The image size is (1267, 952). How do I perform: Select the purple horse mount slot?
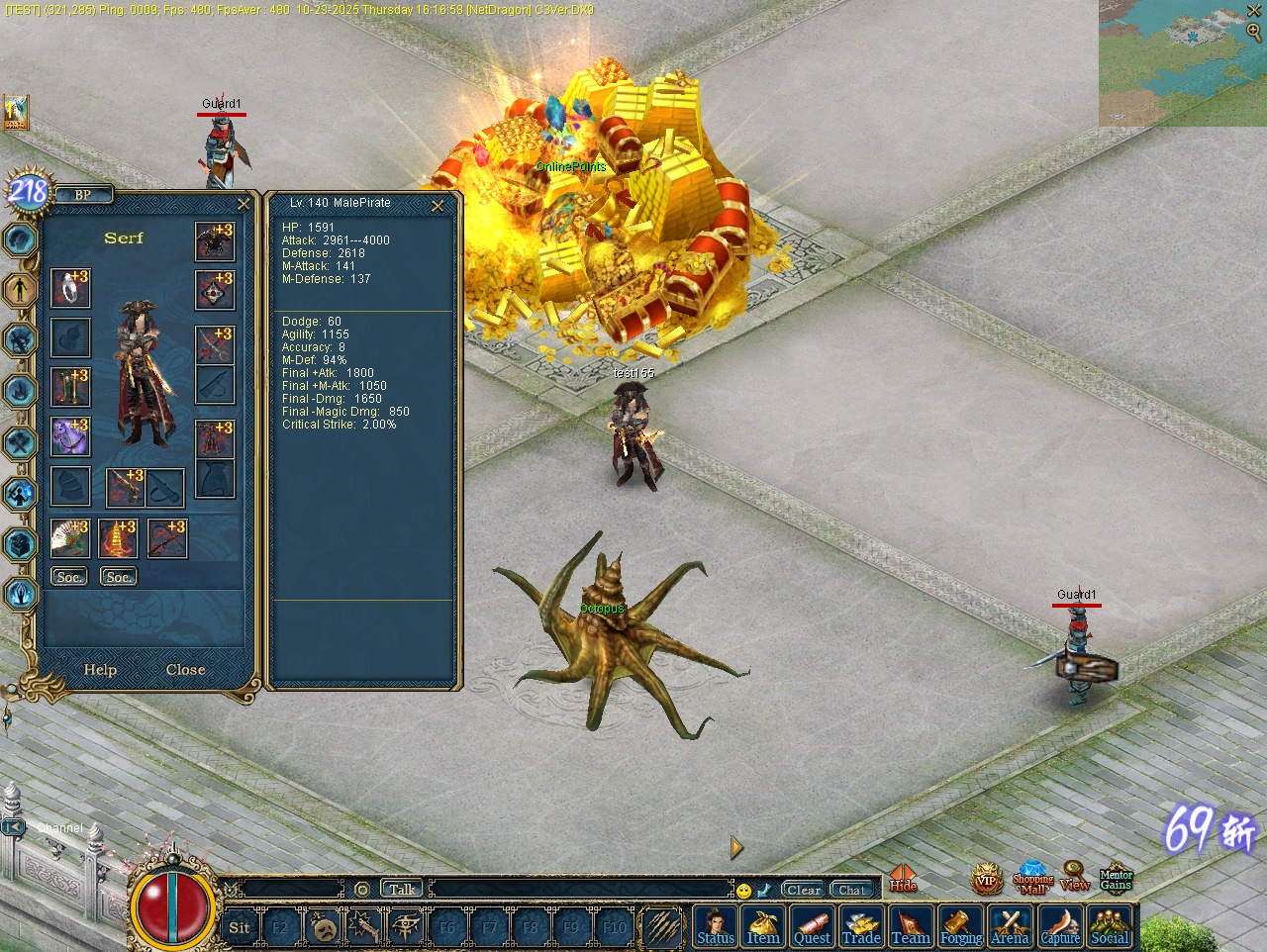click(70, 436)
